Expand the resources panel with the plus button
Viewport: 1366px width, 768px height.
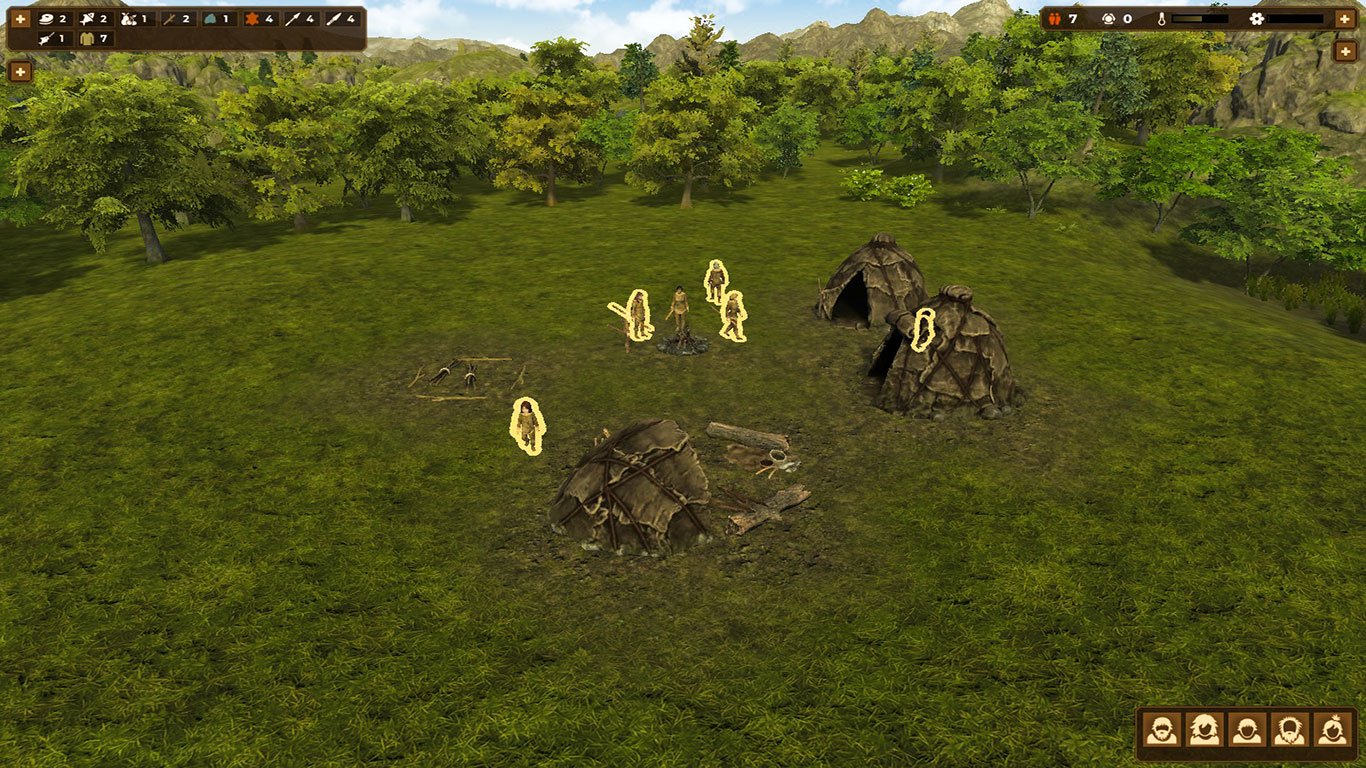(x=20, y=17)
